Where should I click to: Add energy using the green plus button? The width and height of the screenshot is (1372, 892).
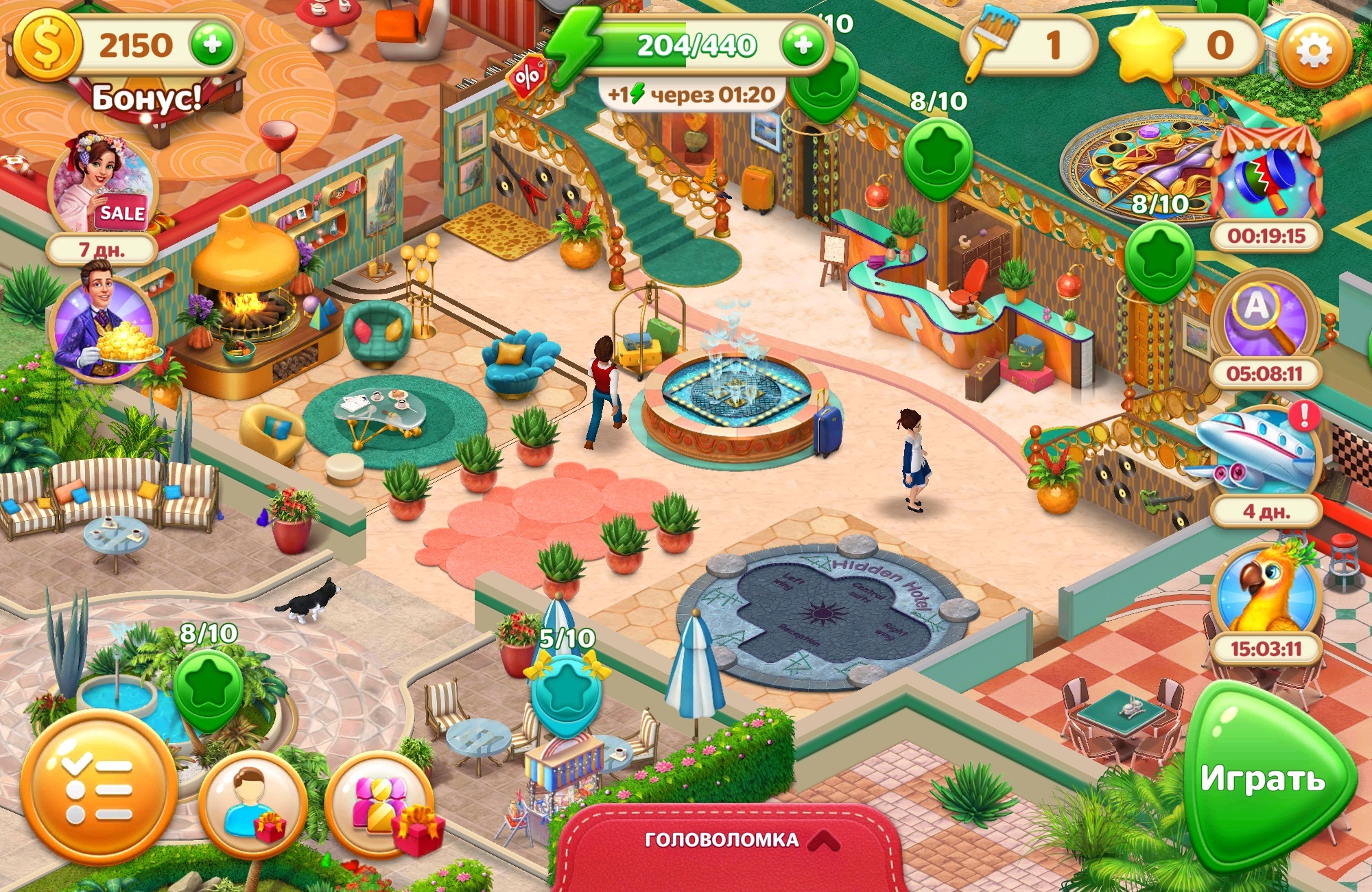click(803, 45)
